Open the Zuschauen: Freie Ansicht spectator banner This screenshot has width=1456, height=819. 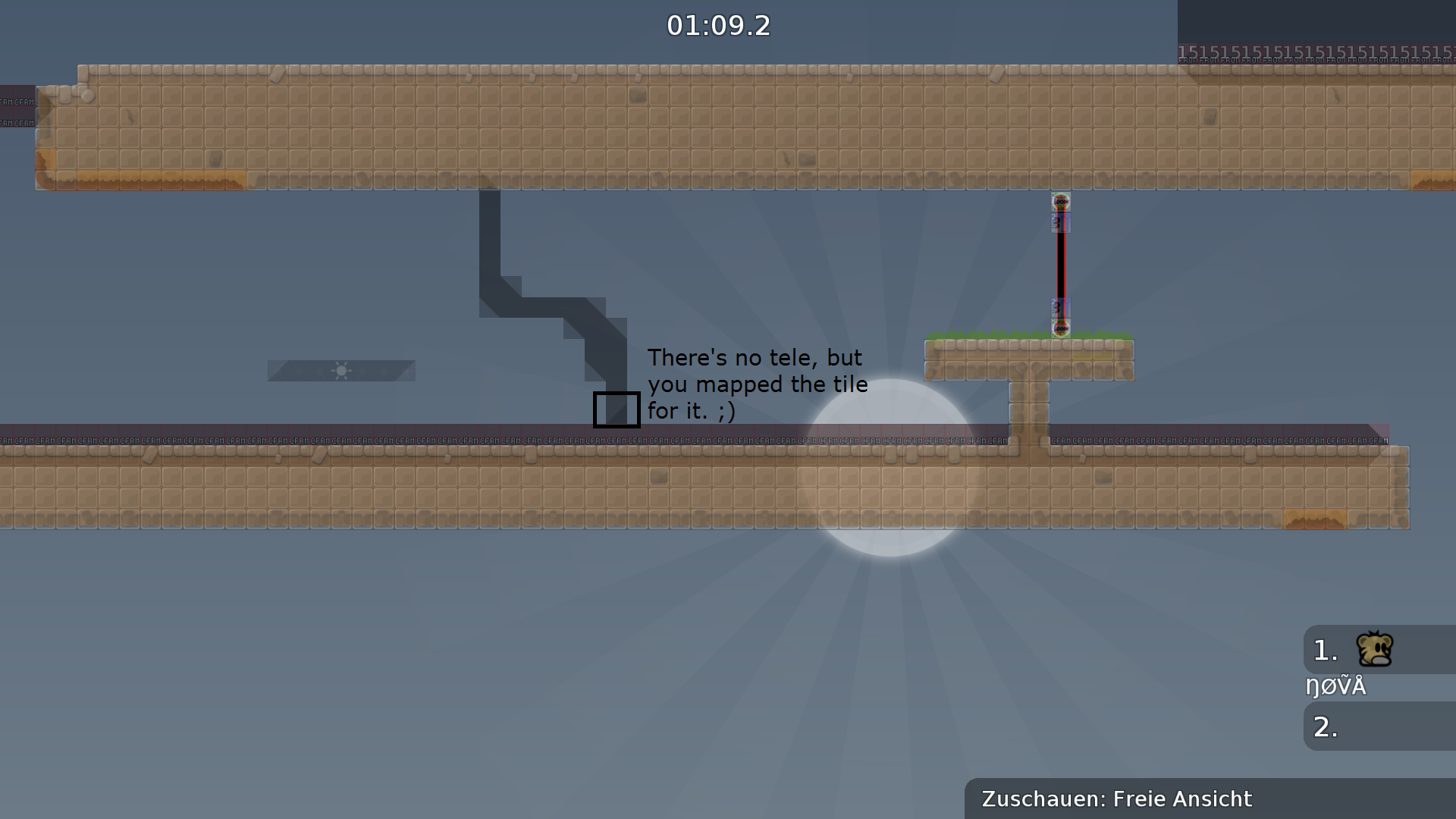[1116, 799]
